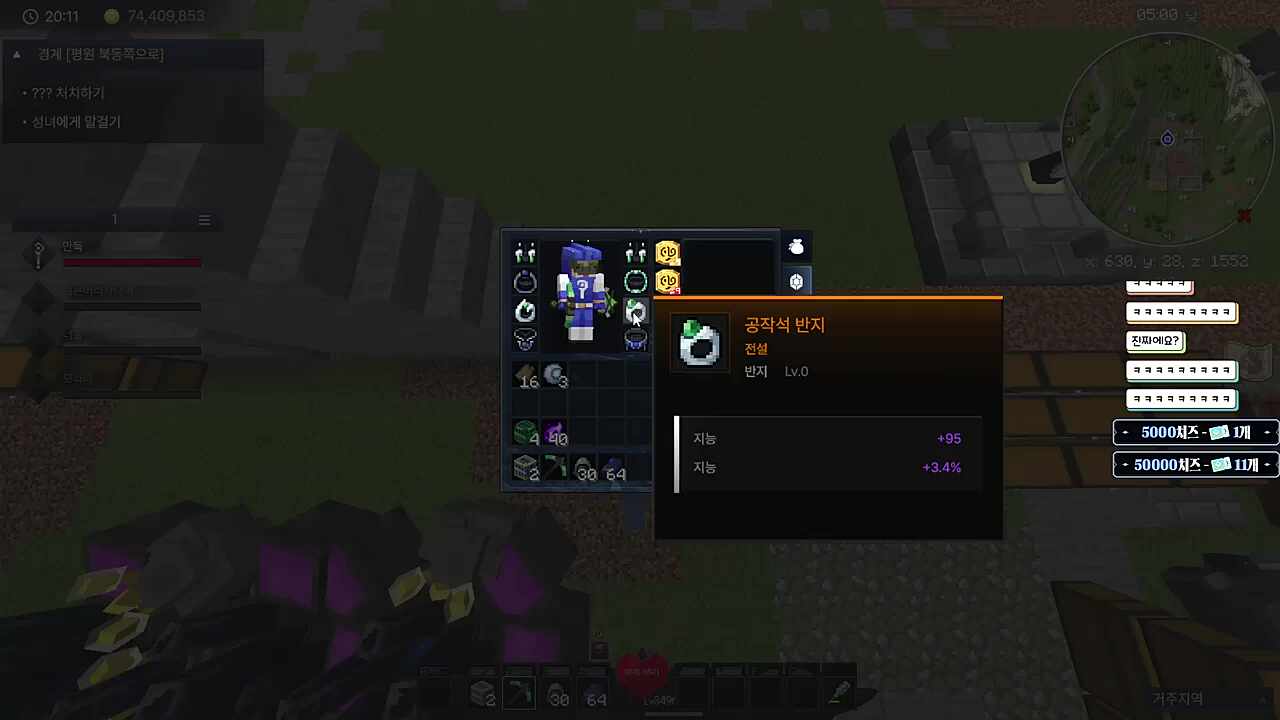
Task: Select the dark skull pendant equipment slot
Action: pos(525,340)
